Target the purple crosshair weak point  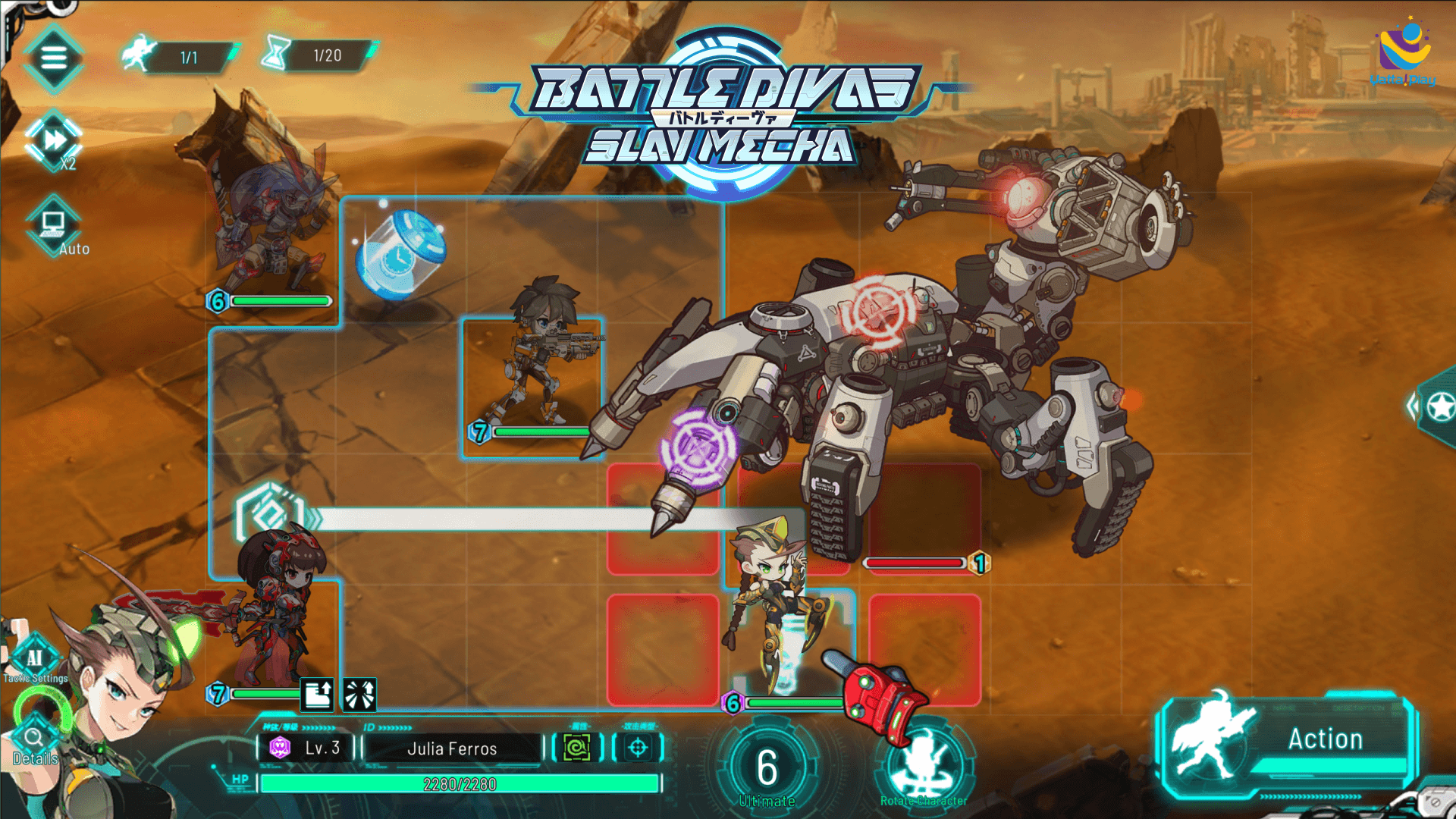[698, 447]
